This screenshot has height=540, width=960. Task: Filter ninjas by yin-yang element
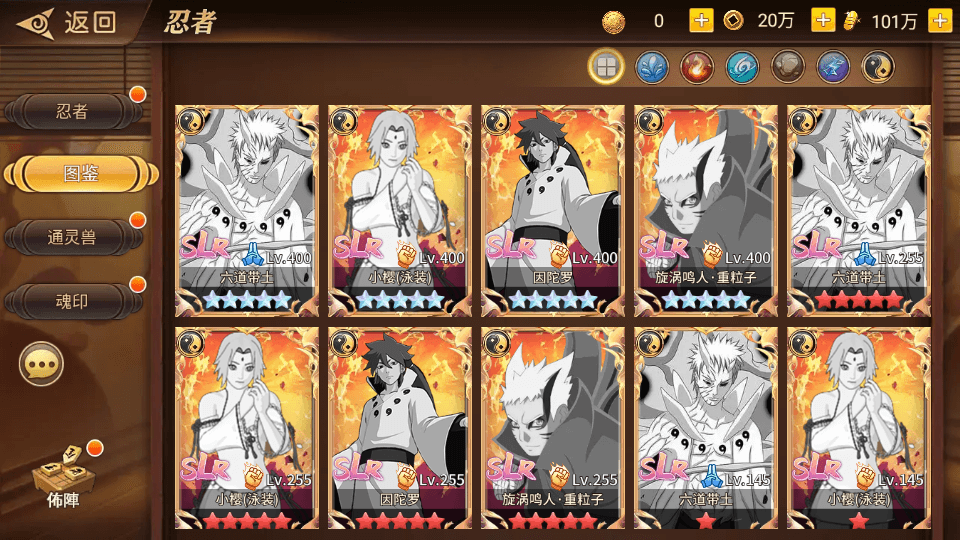(x=878, y=67)
